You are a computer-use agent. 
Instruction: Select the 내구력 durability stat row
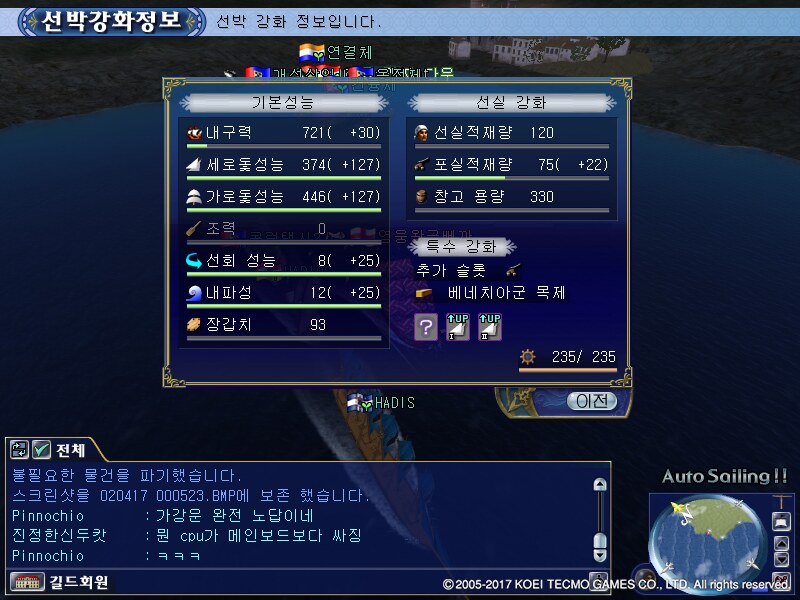(281, 133)
